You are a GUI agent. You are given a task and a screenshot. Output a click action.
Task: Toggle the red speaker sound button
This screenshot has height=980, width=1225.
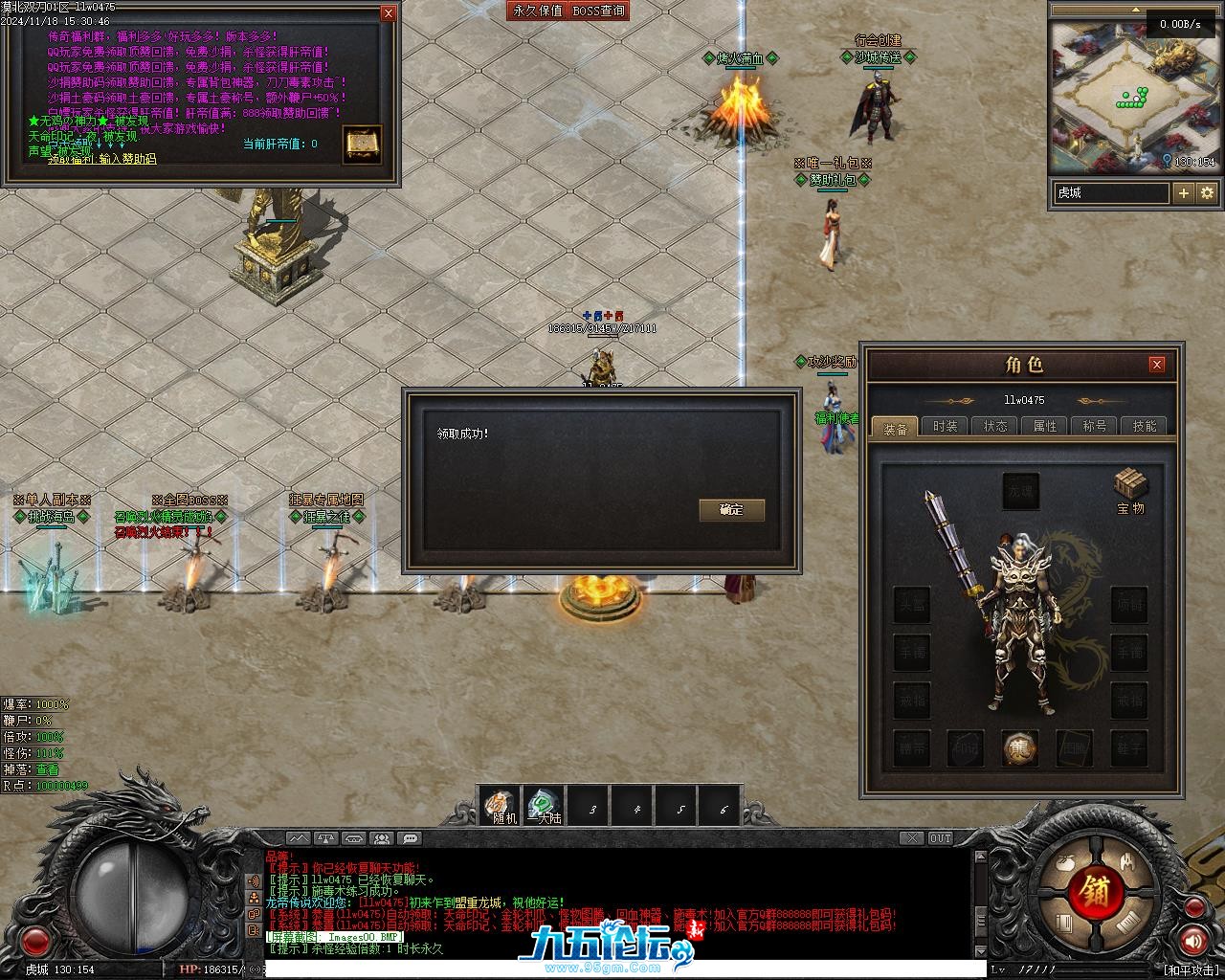1192,942
